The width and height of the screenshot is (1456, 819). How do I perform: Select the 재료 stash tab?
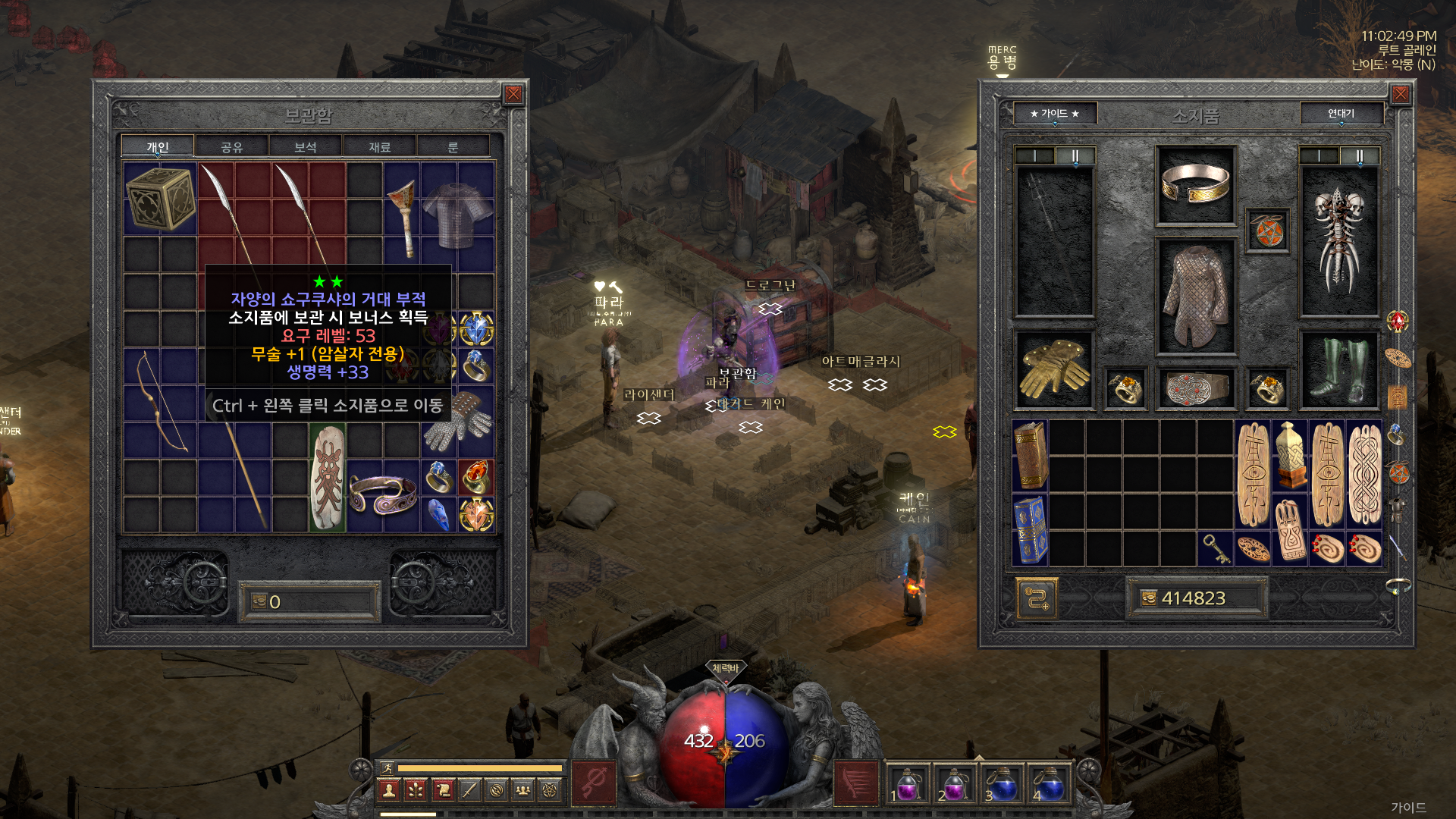coord(379,147)
